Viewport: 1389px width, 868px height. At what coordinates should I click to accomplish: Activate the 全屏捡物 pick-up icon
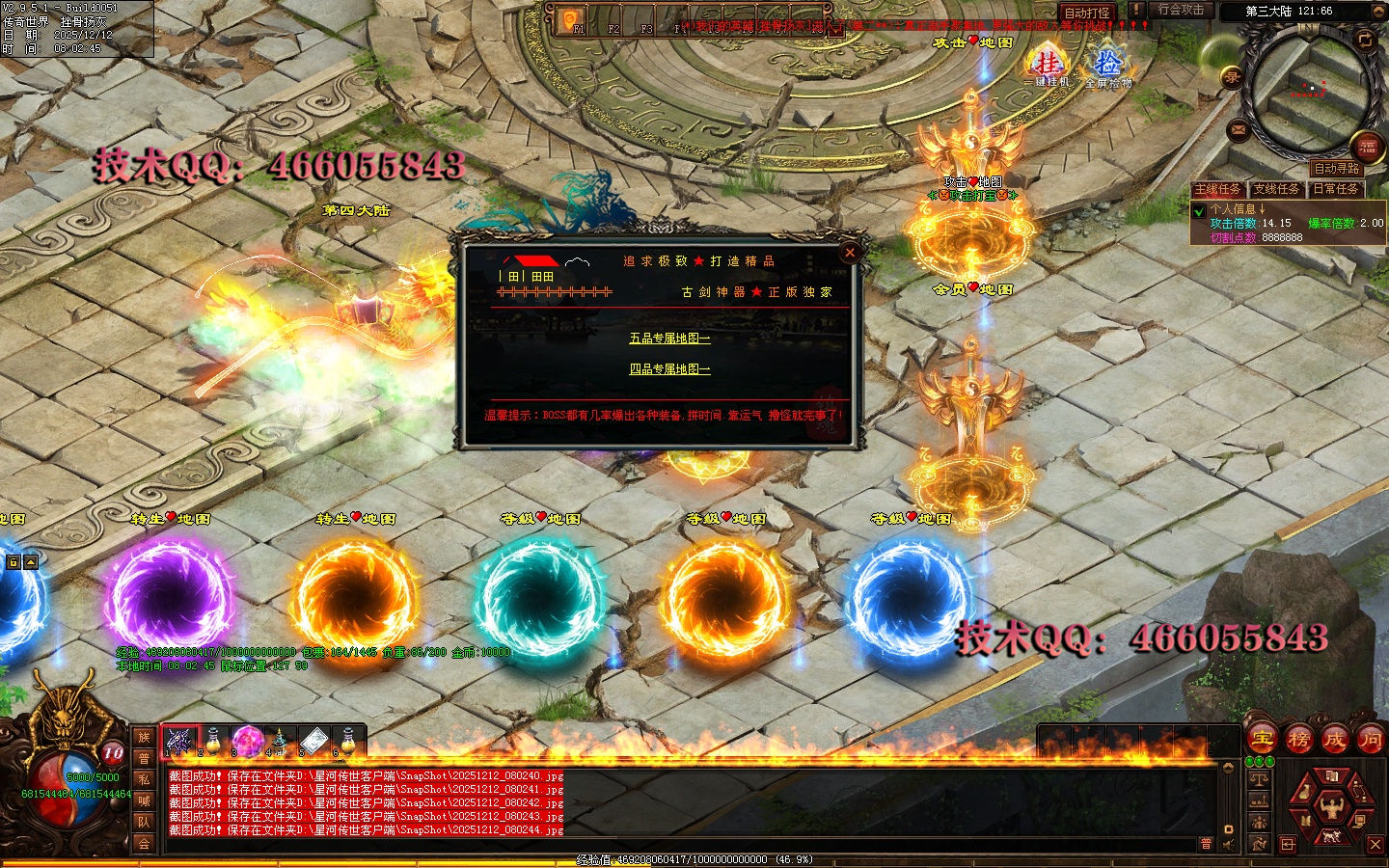point(1107,66)
